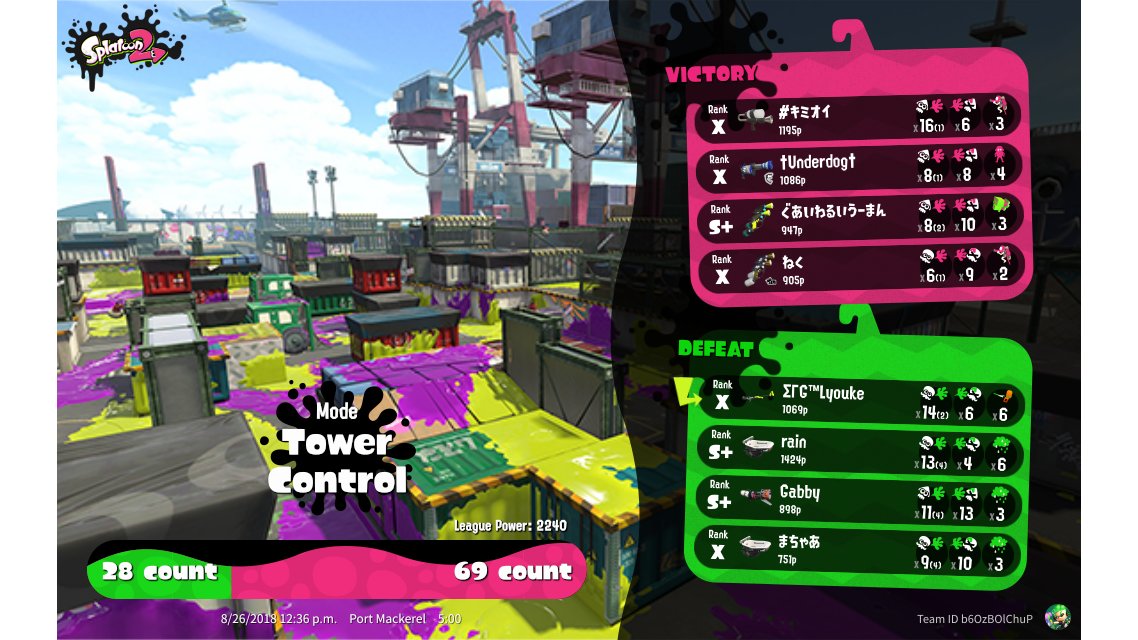Select the #キミオイ player row
This screenshot has height=640, width=1138.
coord(858,116)
